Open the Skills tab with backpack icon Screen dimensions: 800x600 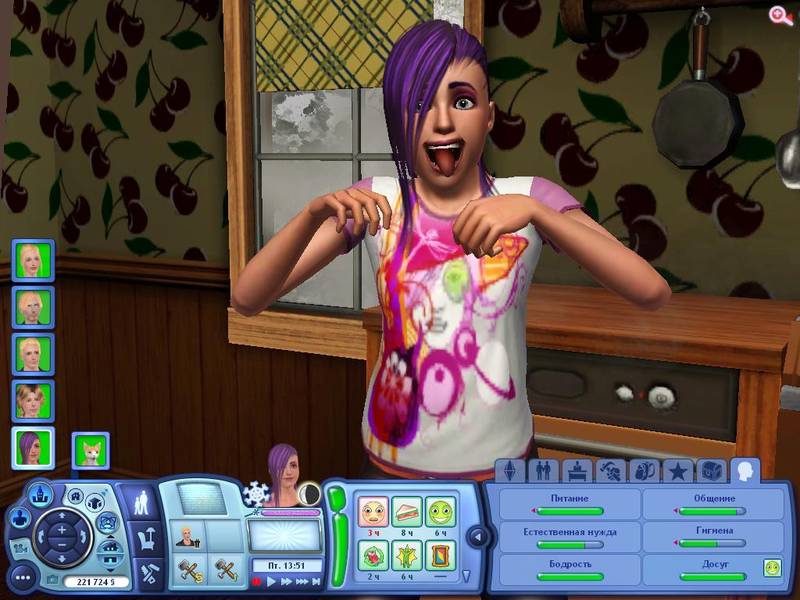[x=643, y=470]
